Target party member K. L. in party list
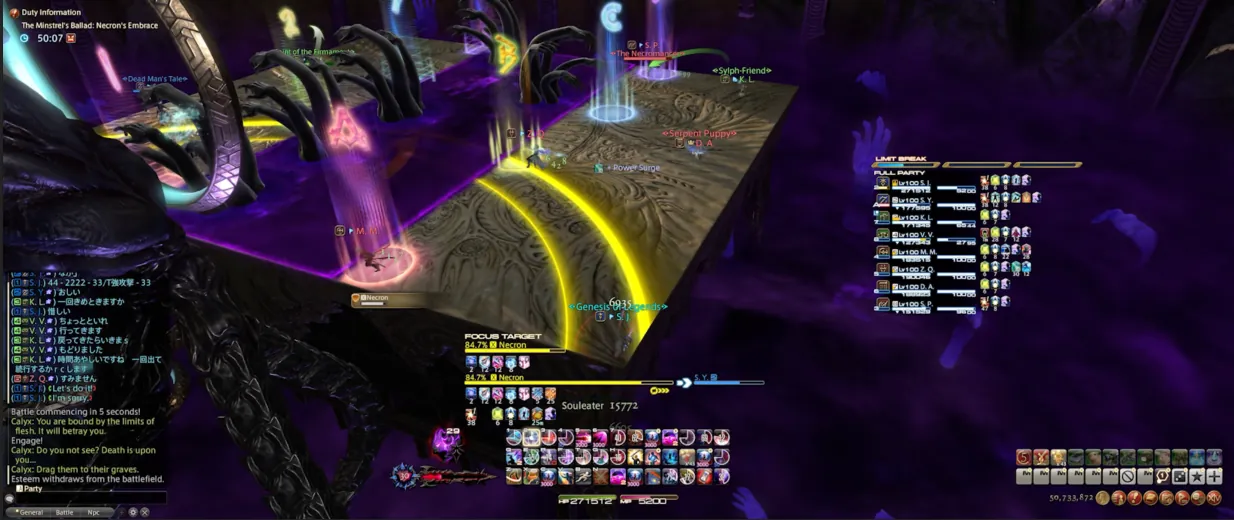 [925, 217]
